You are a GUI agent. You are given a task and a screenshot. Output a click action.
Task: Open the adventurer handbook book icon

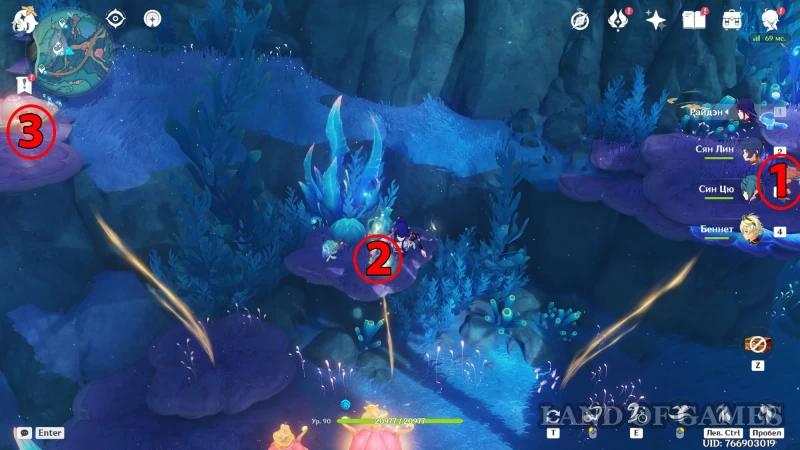693,19
